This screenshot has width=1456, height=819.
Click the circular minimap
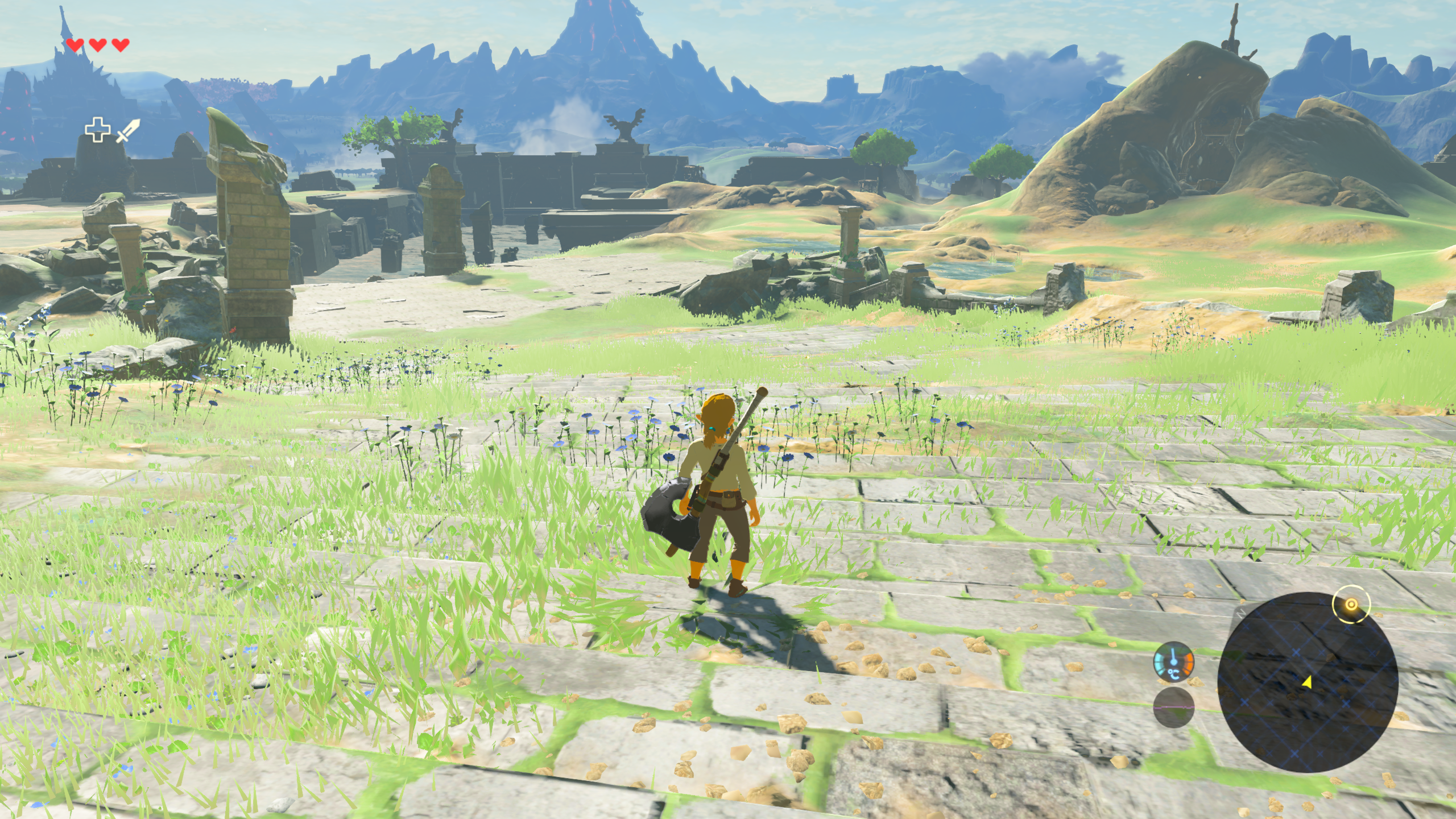(1307, 682)
